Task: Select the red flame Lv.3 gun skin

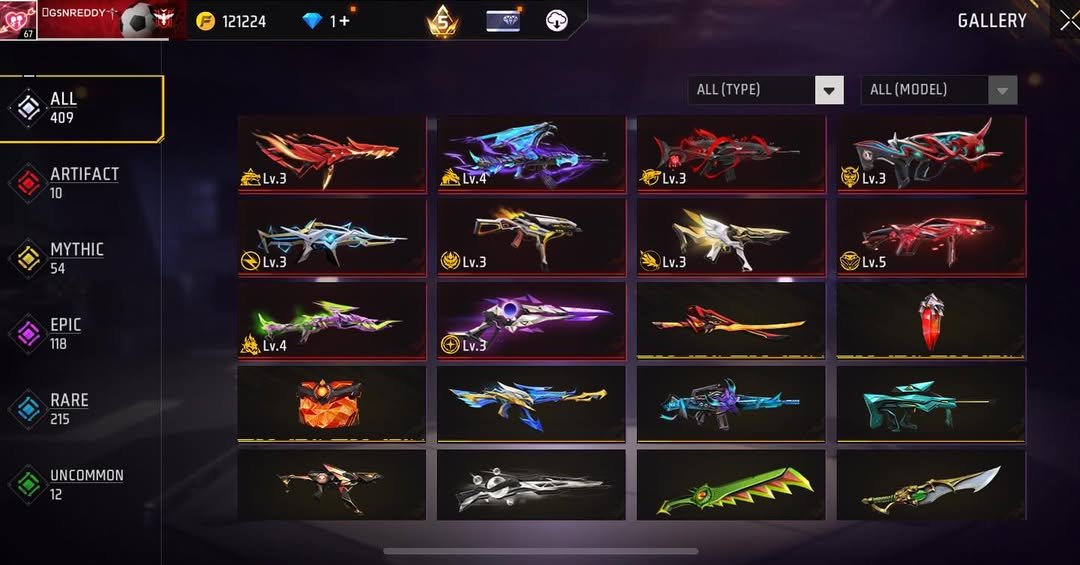Action: pos(331,153)
